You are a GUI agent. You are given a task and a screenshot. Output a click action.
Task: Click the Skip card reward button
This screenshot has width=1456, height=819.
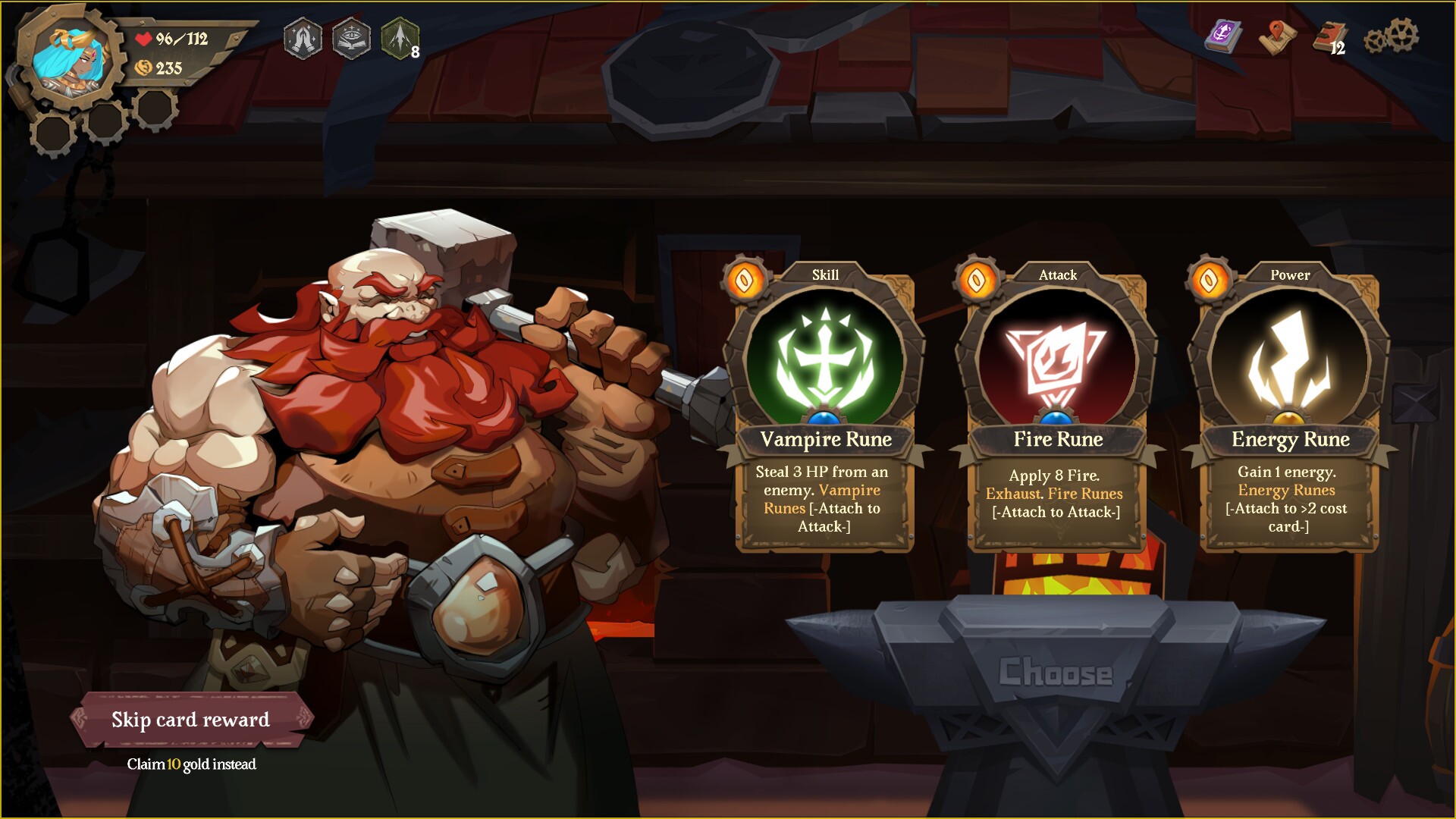tap(190, 720)
